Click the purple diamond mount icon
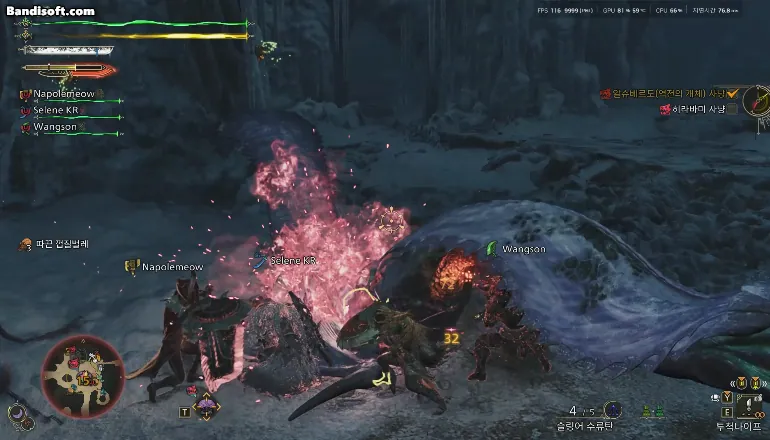Screen dimensions: 770x440 coord(206,407)
